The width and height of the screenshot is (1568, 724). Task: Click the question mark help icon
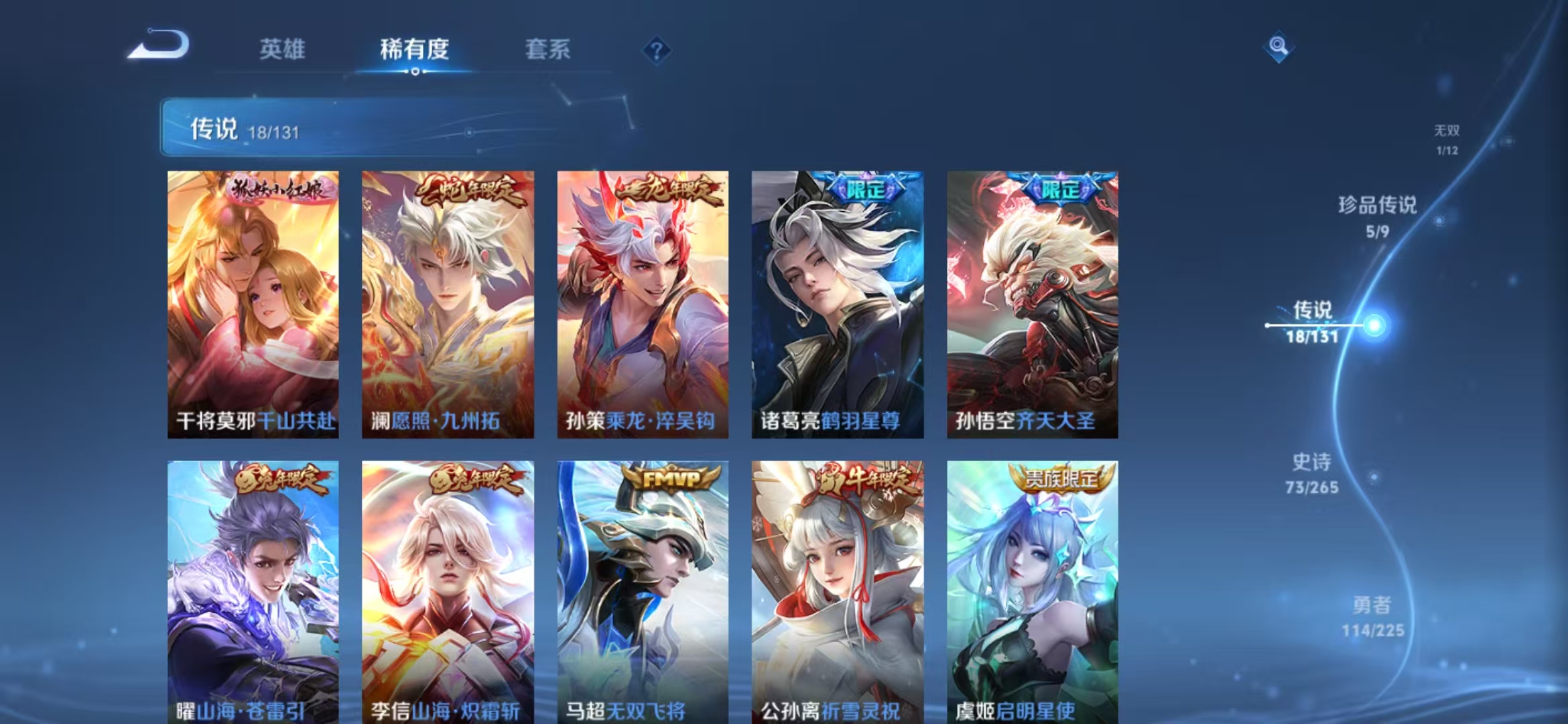tap(659, 49)
